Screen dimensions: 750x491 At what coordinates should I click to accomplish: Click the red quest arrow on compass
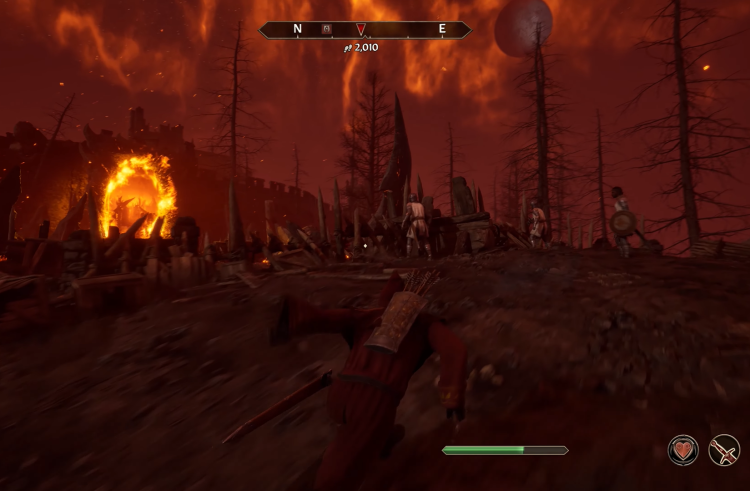[361, 29]
